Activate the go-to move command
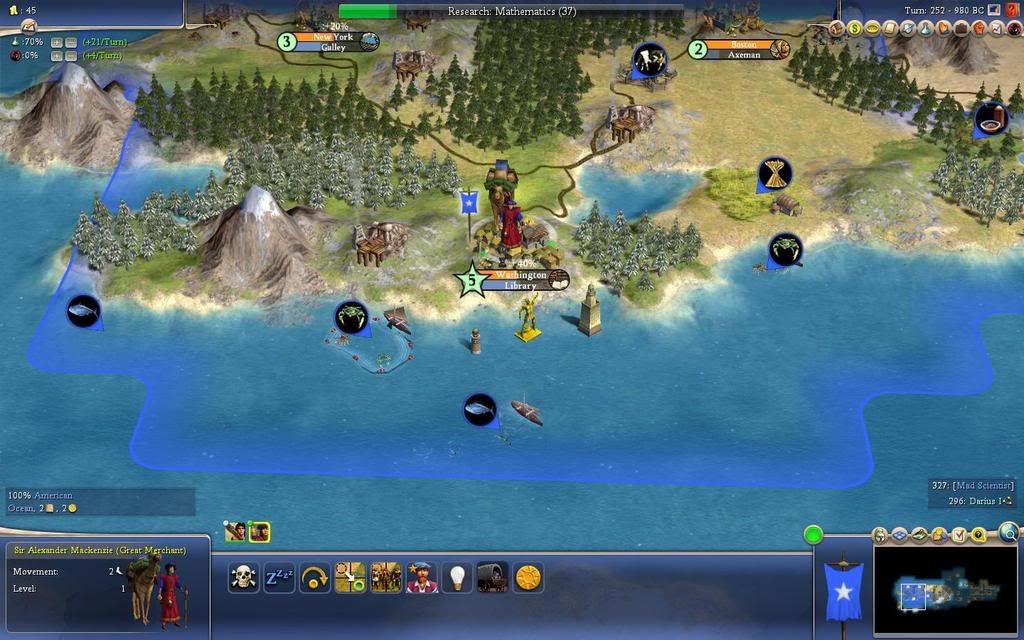Screen dimensions: 1024x640 pos(350,577)
